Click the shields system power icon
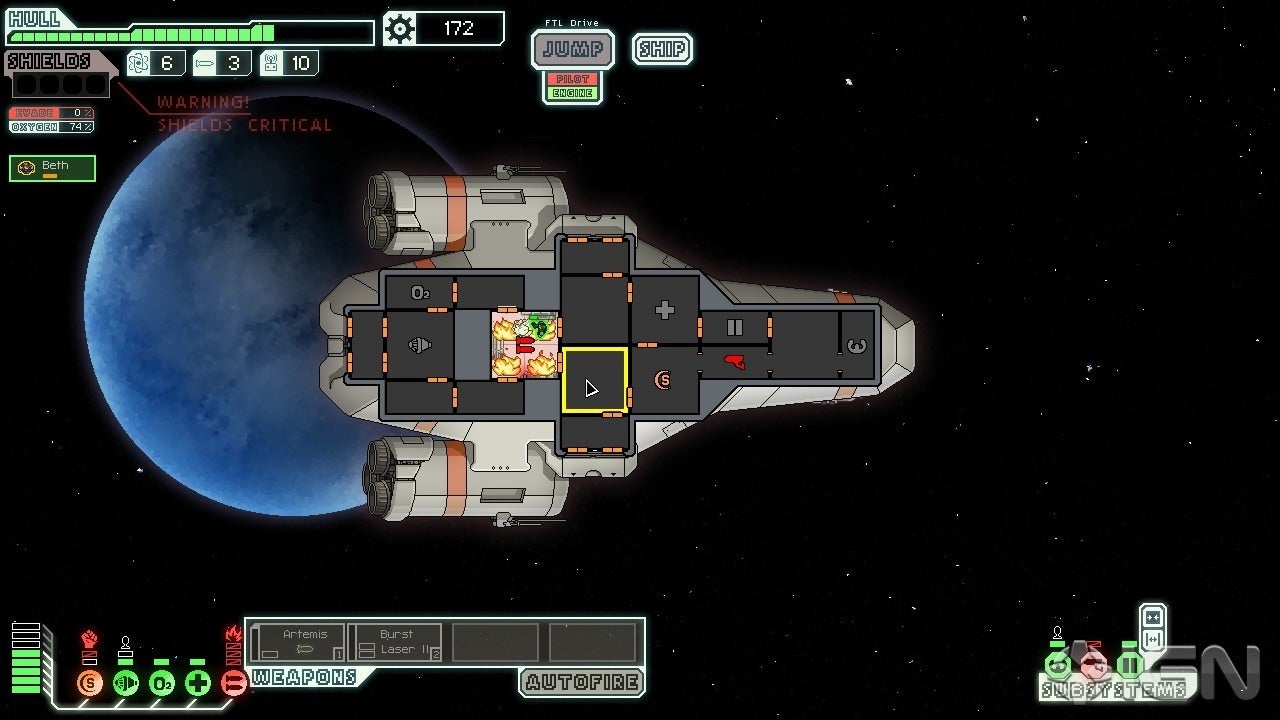 click(89, 683)
